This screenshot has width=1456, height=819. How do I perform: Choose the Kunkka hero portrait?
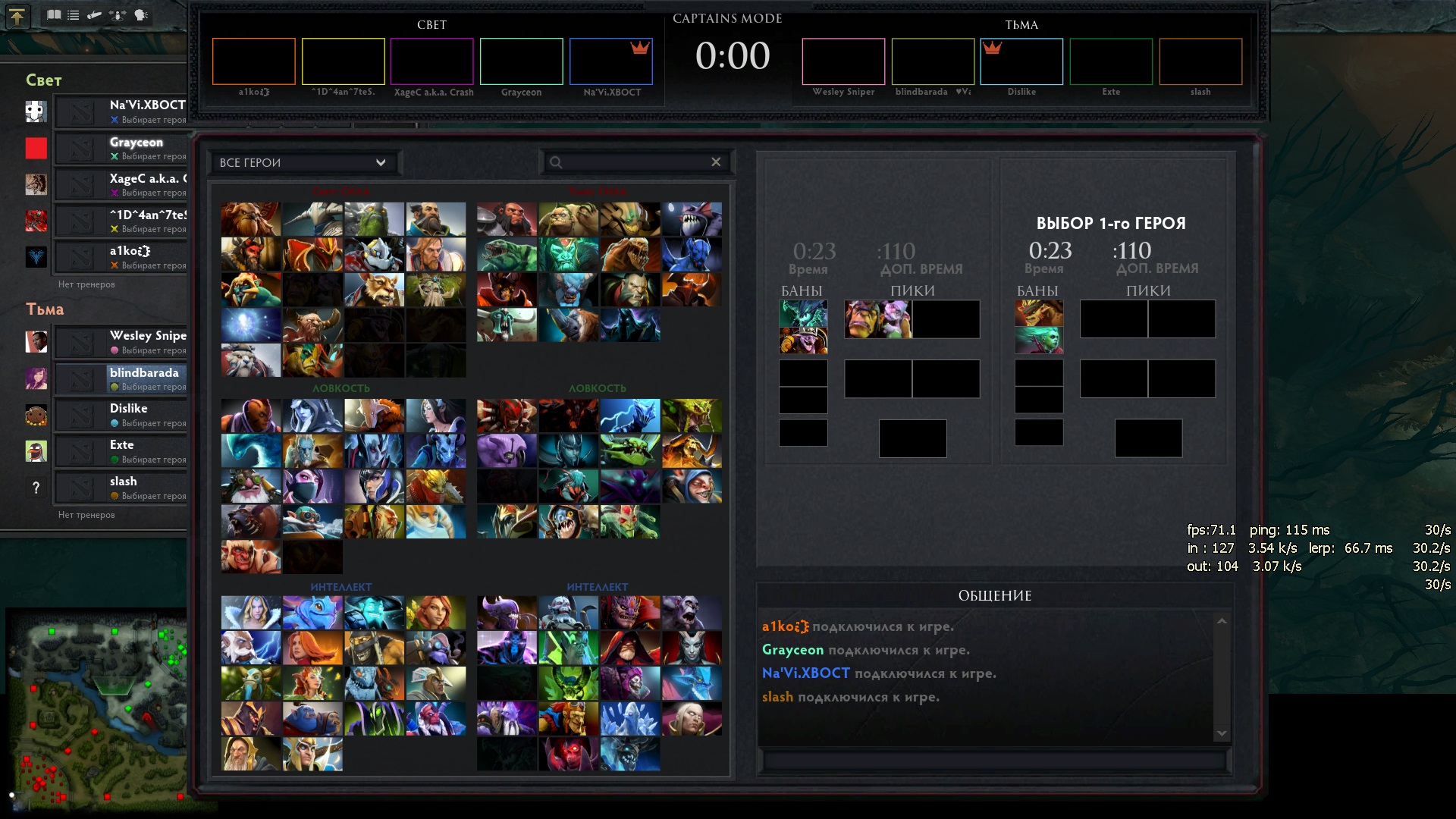point(435,219)
